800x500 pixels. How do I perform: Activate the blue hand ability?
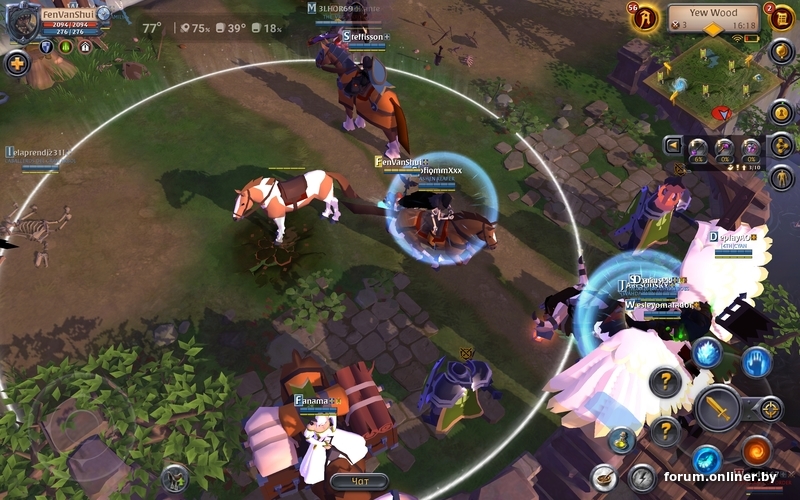click(x=757, y=361)
